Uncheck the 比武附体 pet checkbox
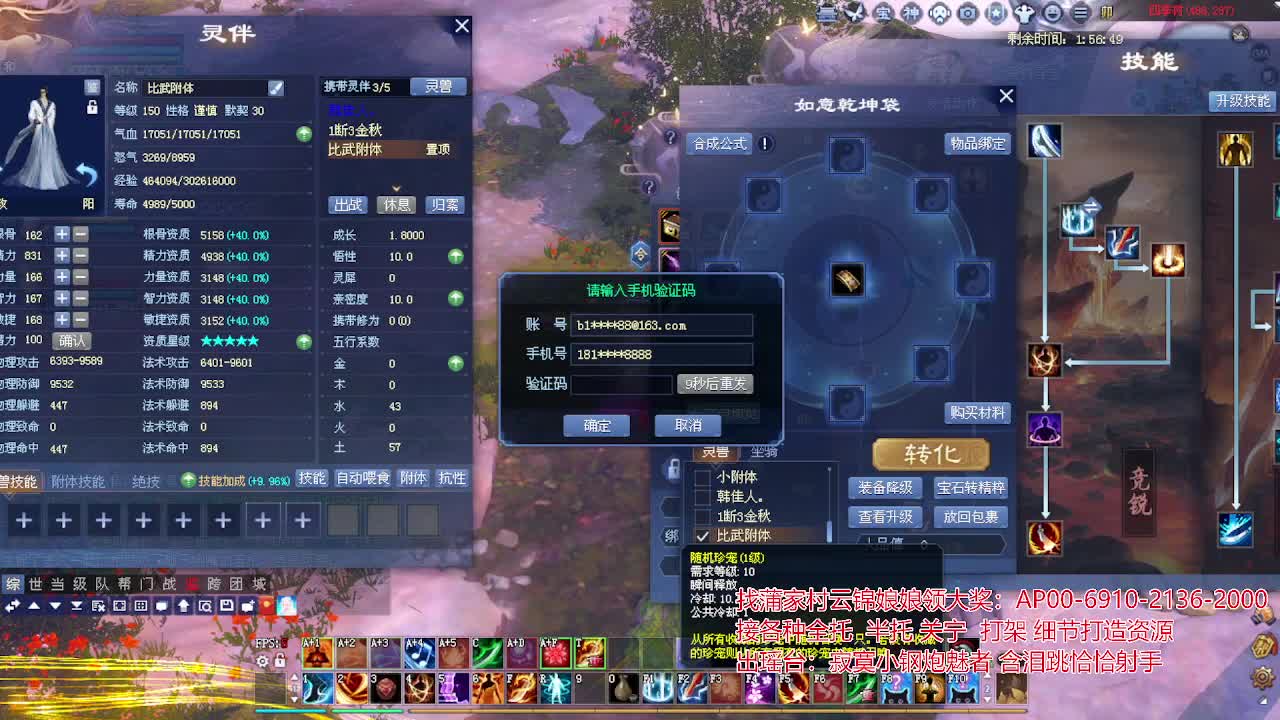 (702, 533)
